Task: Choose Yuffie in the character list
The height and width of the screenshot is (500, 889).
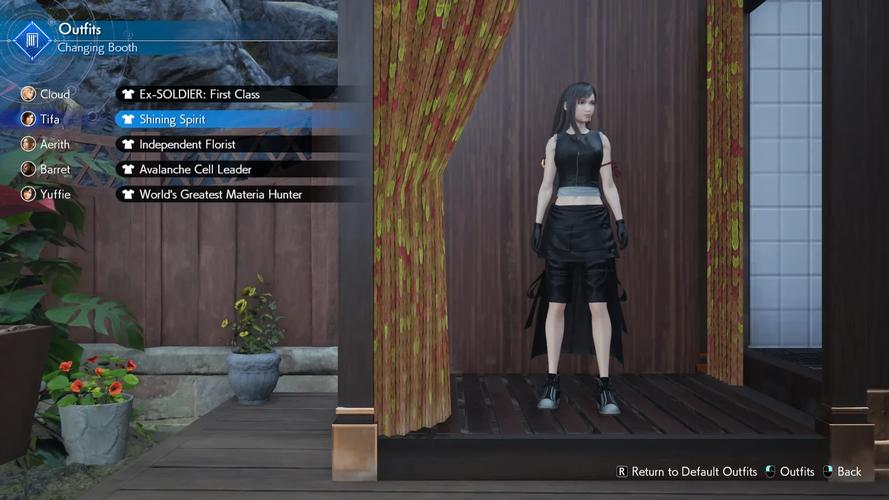Action: coord(48,194)
